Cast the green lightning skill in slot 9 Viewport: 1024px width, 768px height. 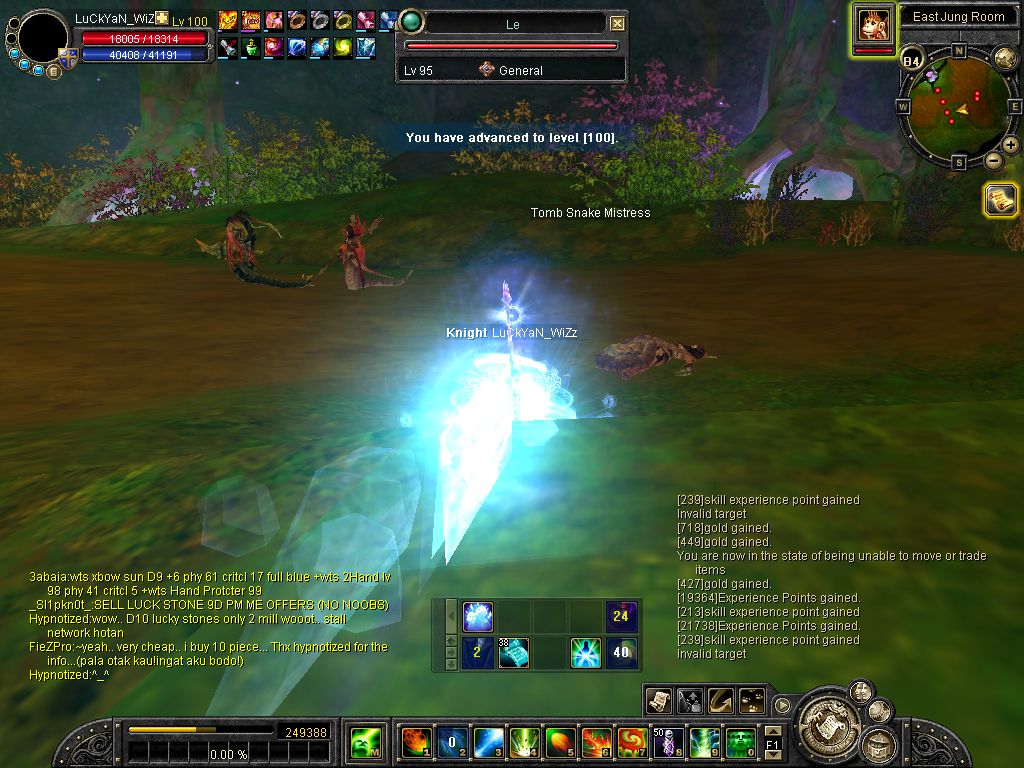(x=702, y=742)
